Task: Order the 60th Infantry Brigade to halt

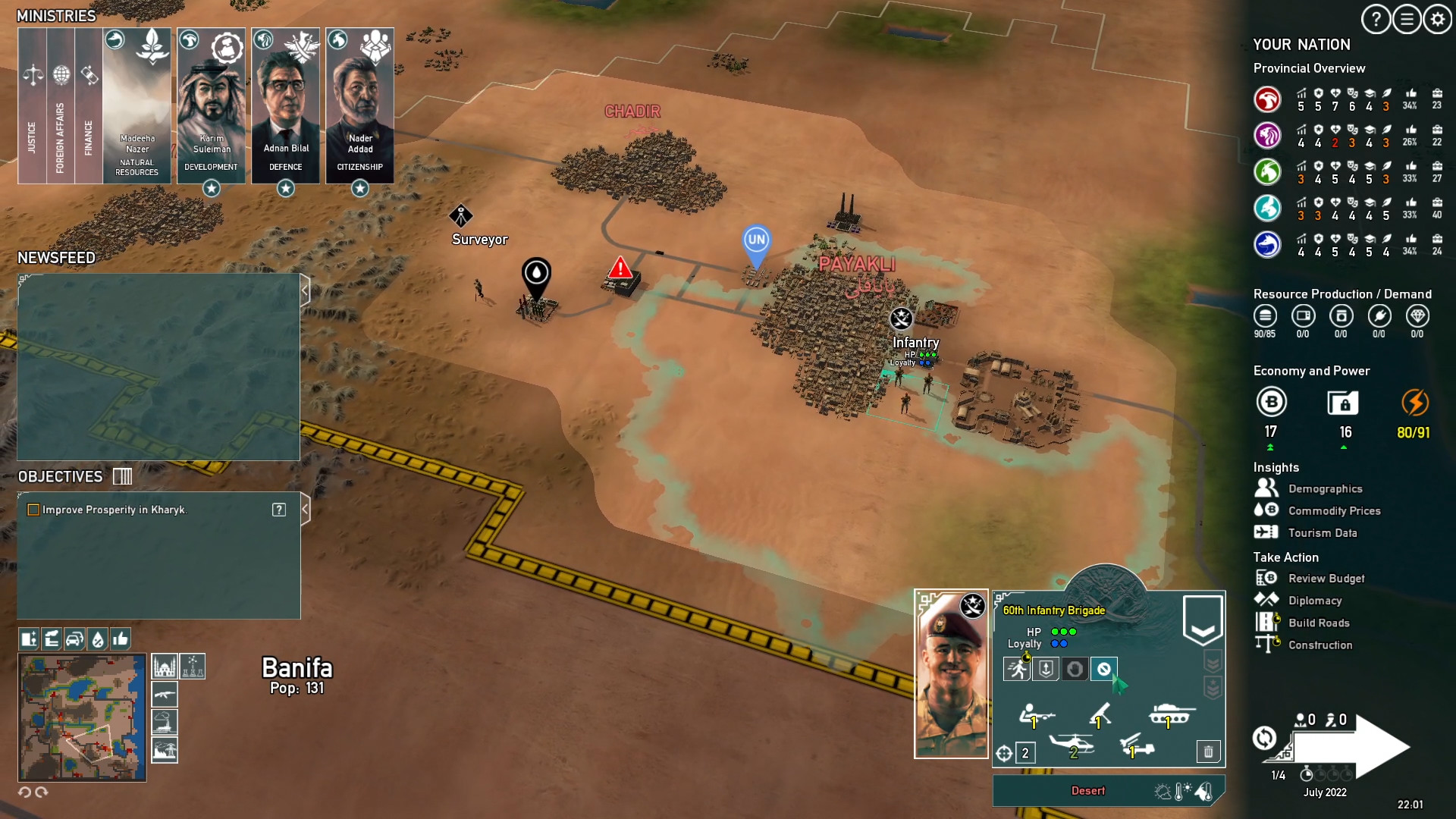Action: (1075, 670)
